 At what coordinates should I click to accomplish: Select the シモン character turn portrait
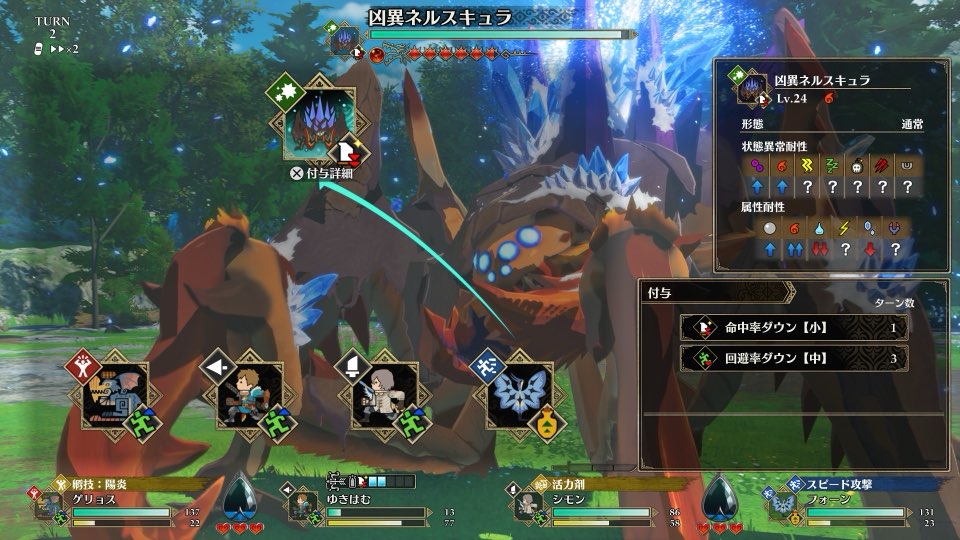pos(384,396)
